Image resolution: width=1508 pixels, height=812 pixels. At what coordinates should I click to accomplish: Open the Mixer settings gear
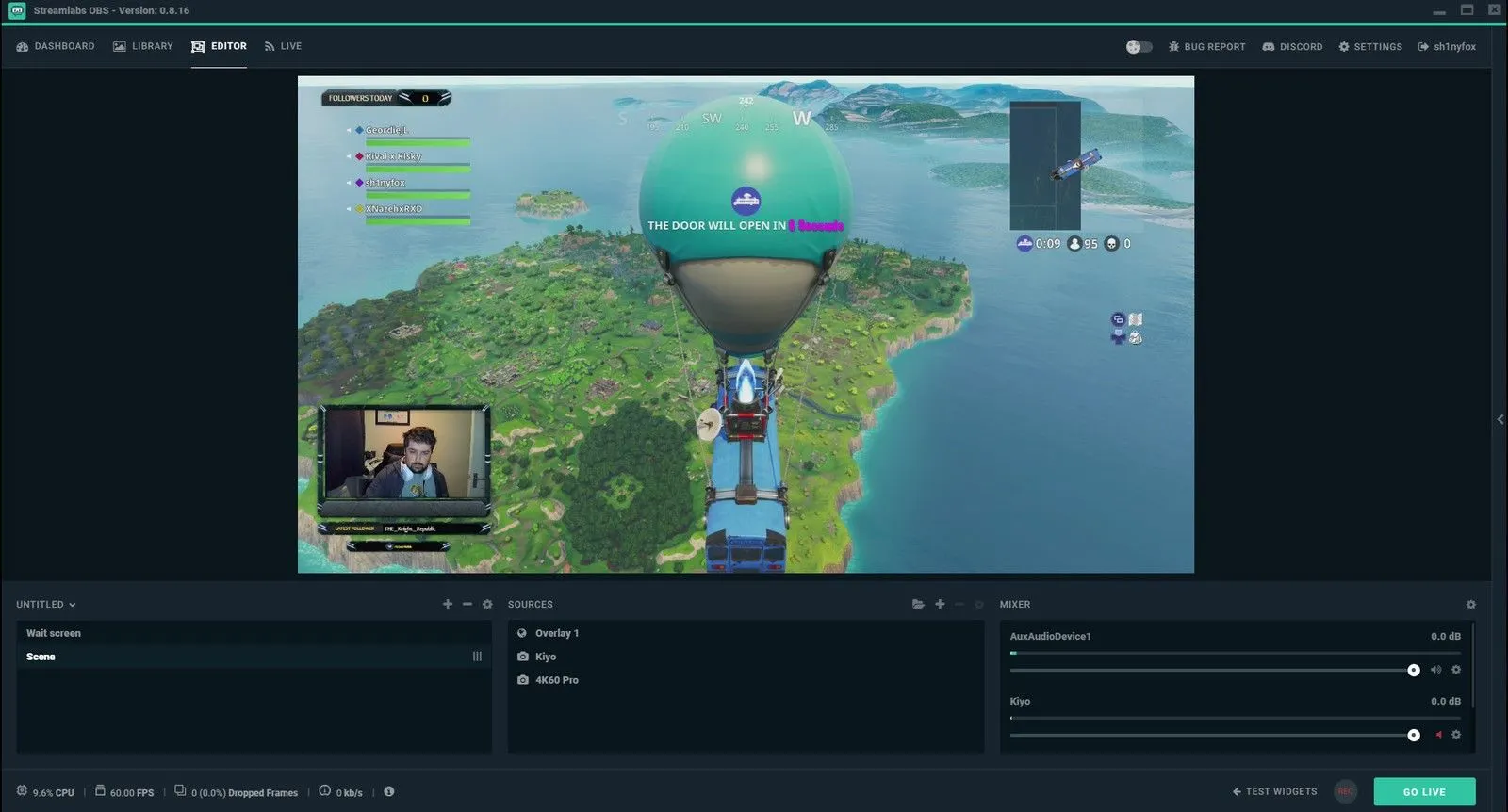tap(1468, 604)
